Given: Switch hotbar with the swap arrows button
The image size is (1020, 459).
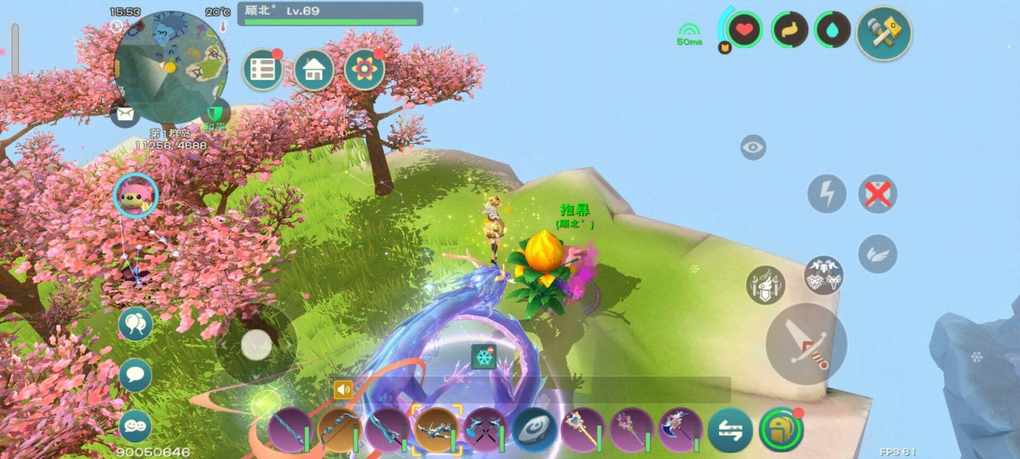Looking at the screenshot, I should tap(730, 431).
